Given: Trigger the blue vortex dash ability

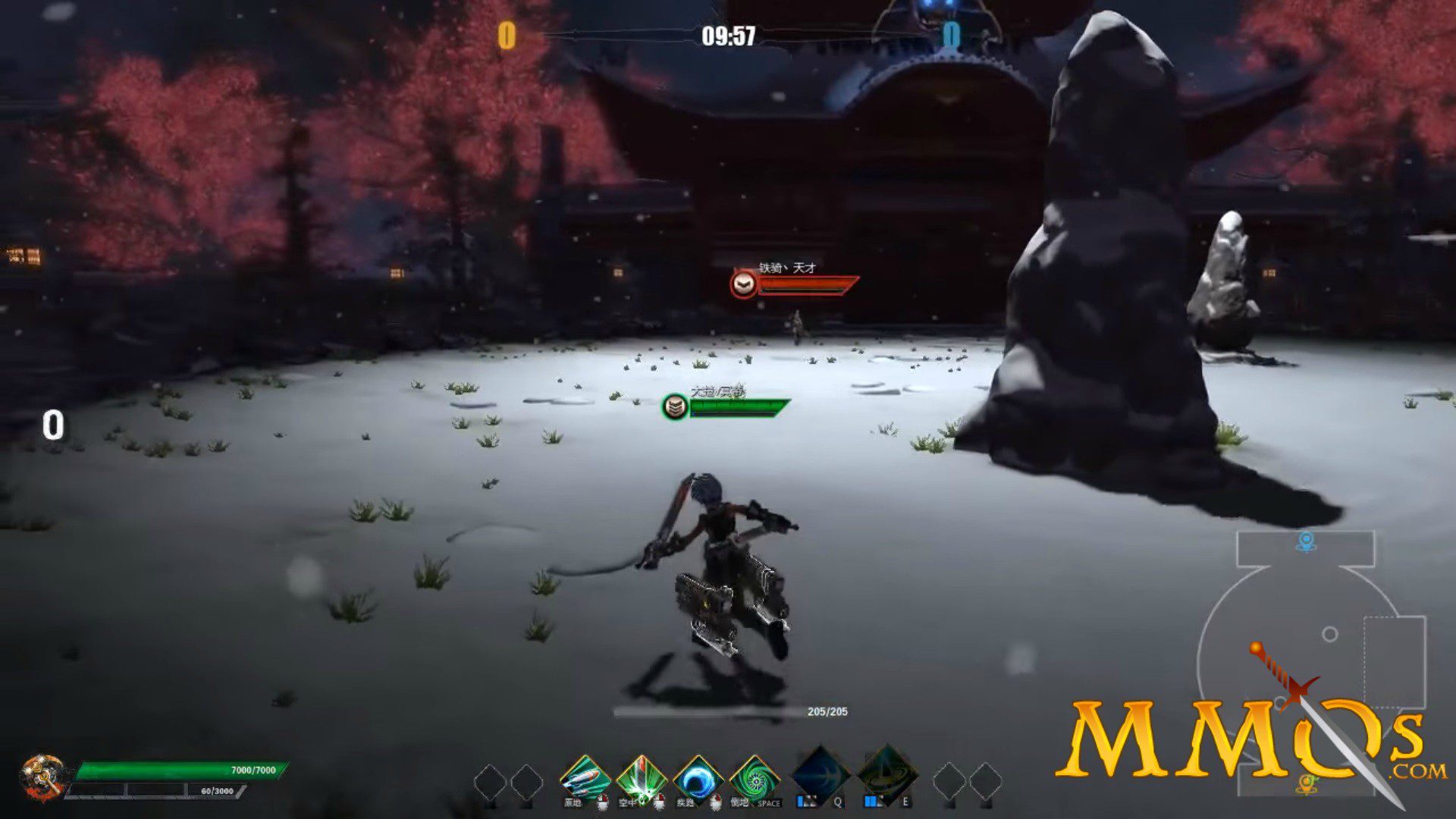Looking at the screenshot, I should click(697, 778).
